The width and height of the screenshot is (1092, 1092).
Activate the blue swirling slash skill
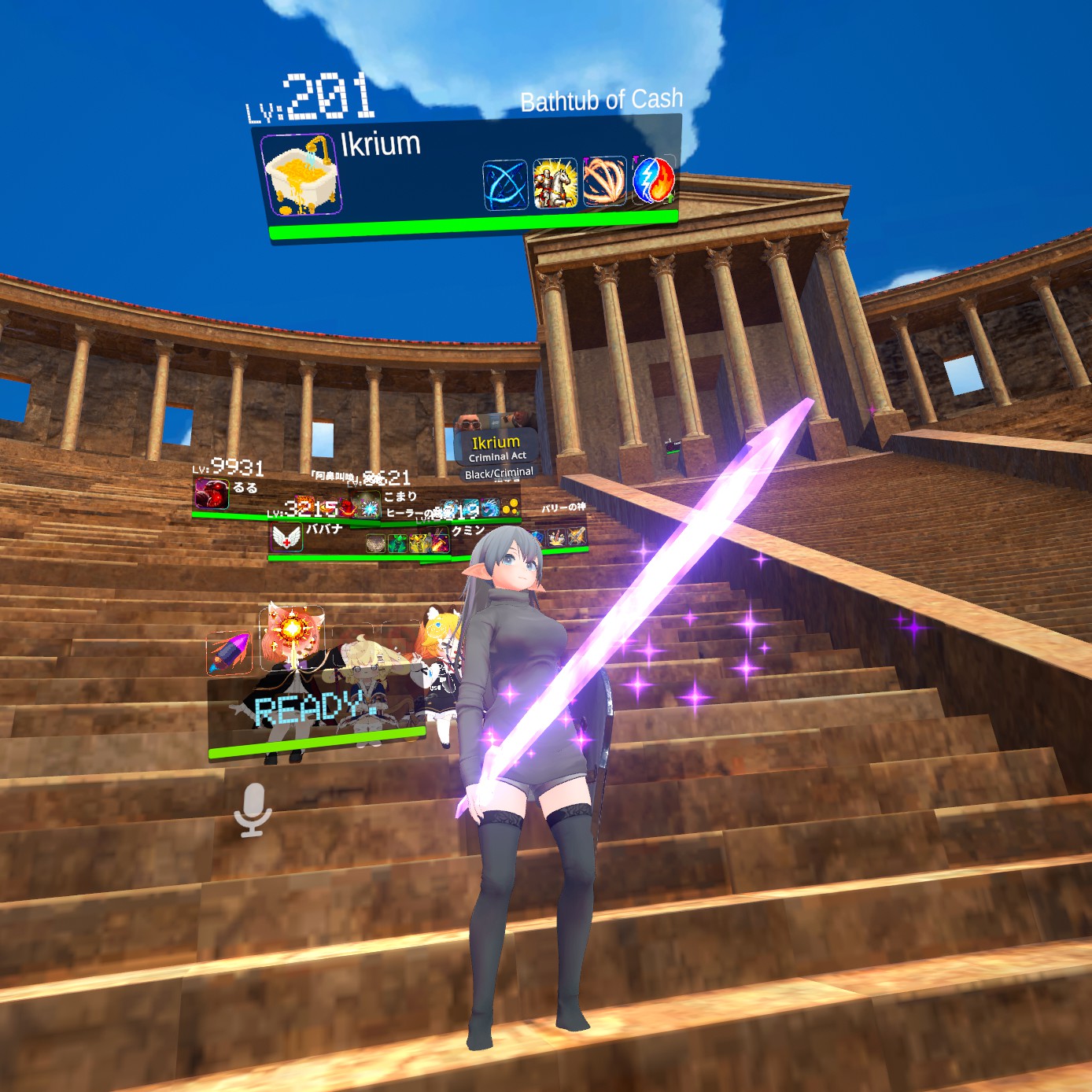pos(504,186)
